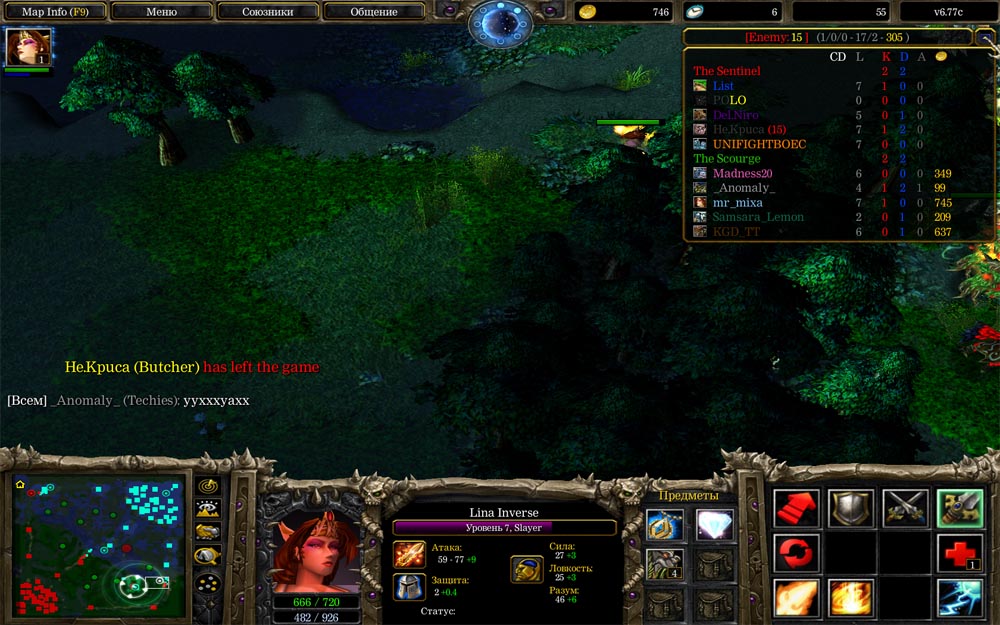The image size is (1000, 625).
Task: Open the Общение chat log
Action: tap(374, 12)
